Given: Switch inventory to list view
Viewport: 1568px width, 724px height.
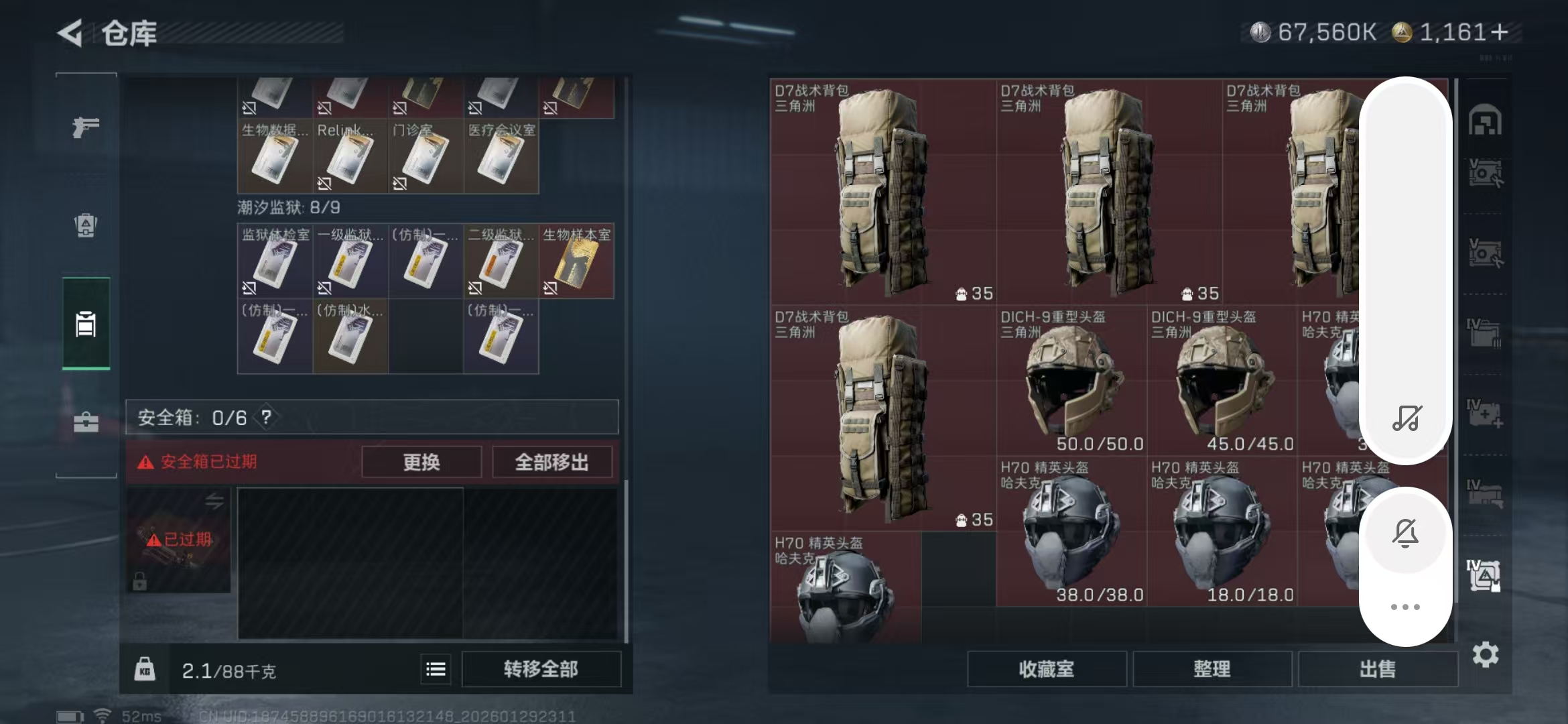Looking at the screenshot, I should point(435,668).
